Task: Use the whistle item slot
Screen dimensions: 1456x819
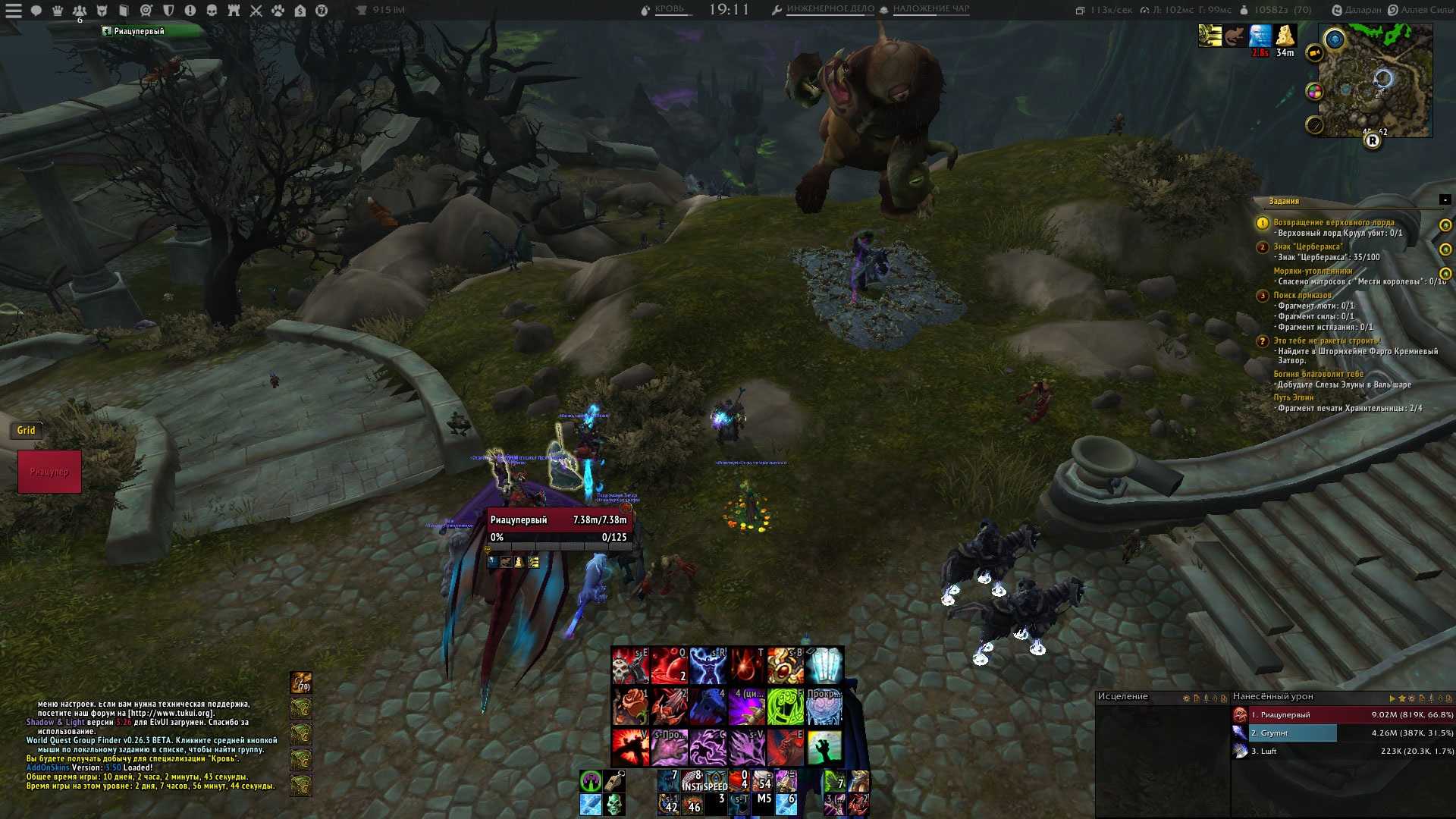Action: click(613, 780)
